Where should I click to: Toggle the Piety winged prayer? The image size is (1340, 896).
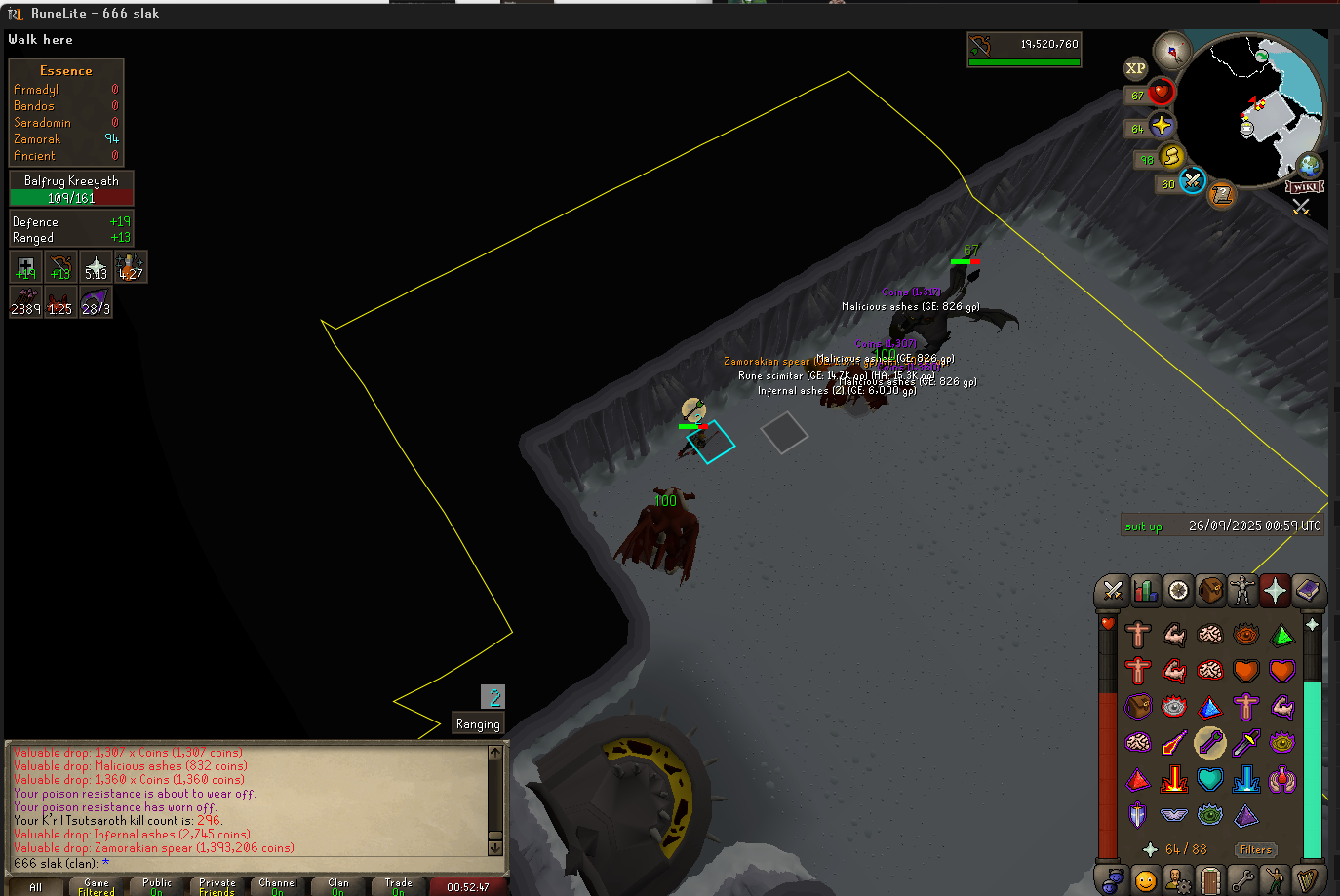1174,815
